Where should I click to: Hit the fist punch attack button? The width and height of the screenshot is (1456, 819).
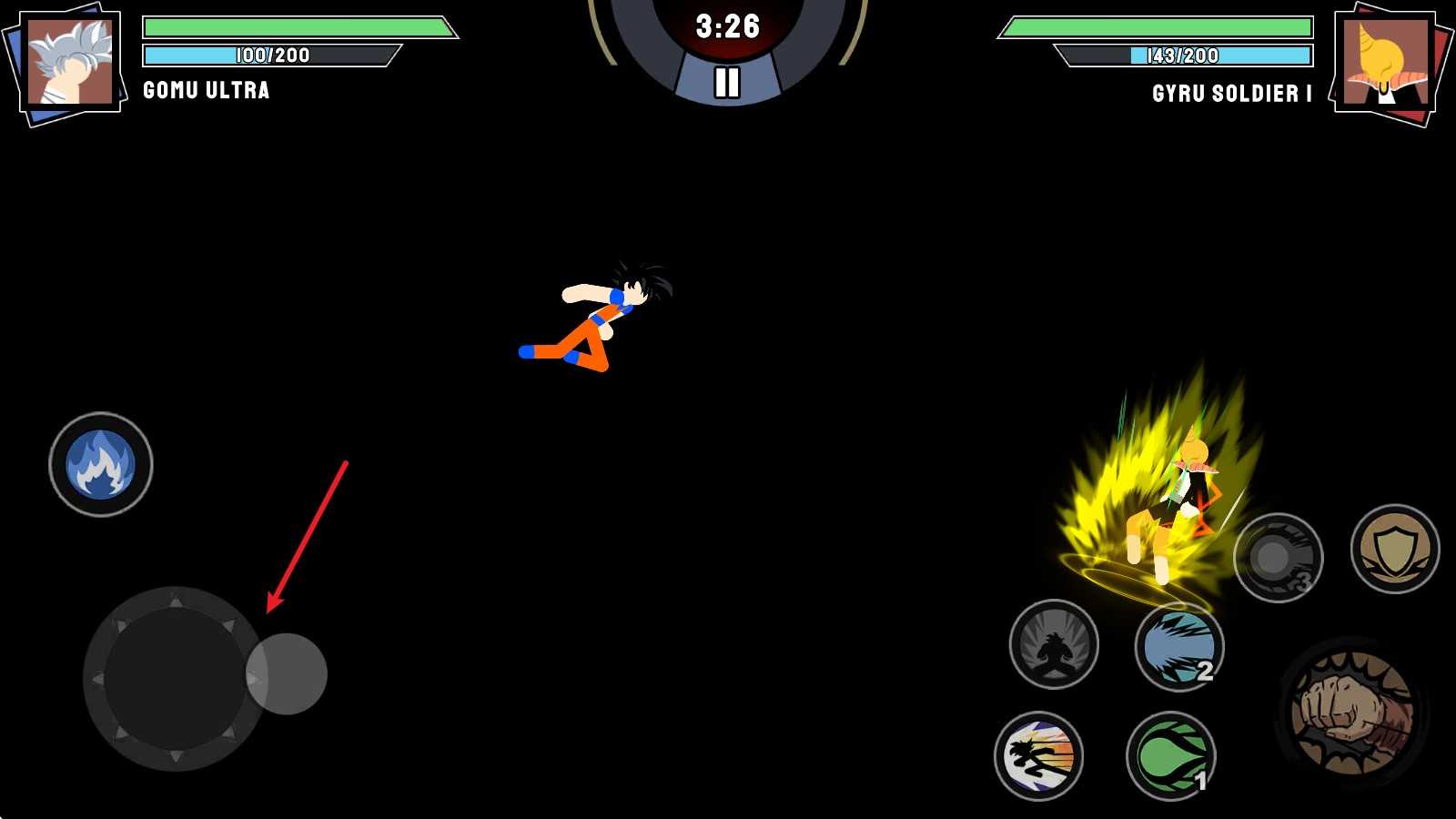(x=1351, y=713)
